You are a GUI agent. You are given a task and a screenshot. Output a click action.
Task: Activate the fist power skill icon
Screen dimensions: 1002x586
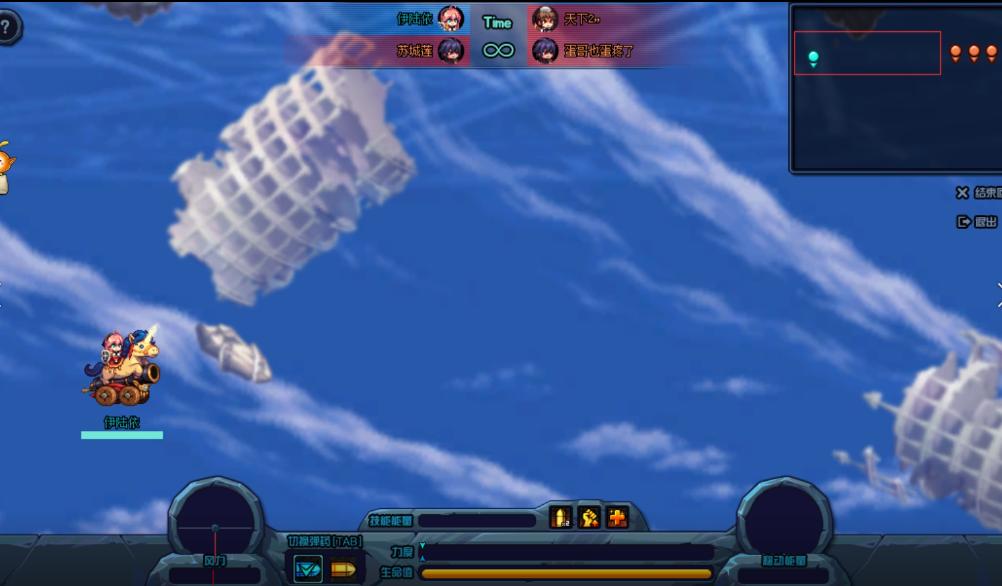(x=589, y=517)
